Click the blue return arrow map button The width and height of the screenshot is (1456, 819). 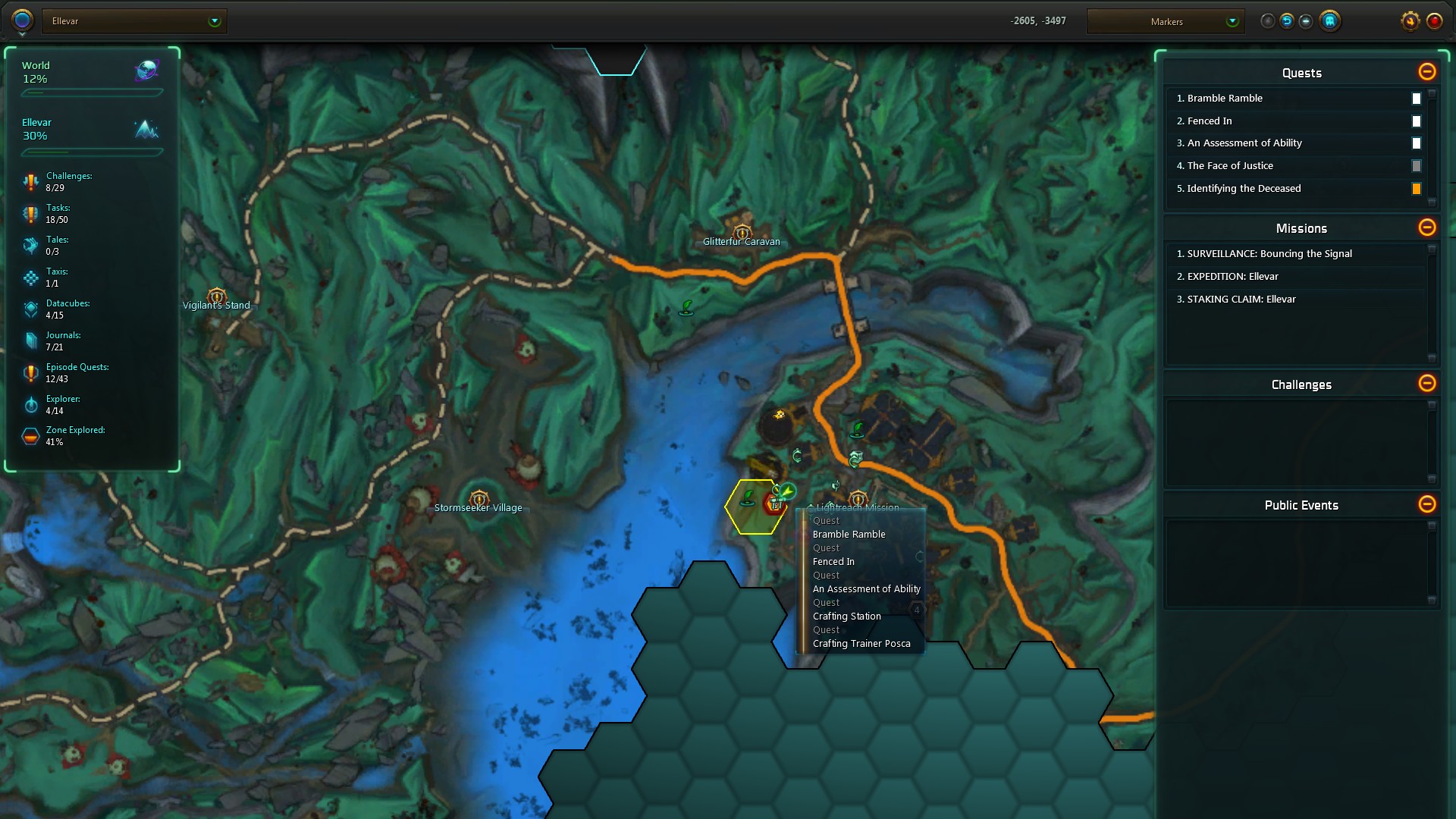pos(1287,21)
